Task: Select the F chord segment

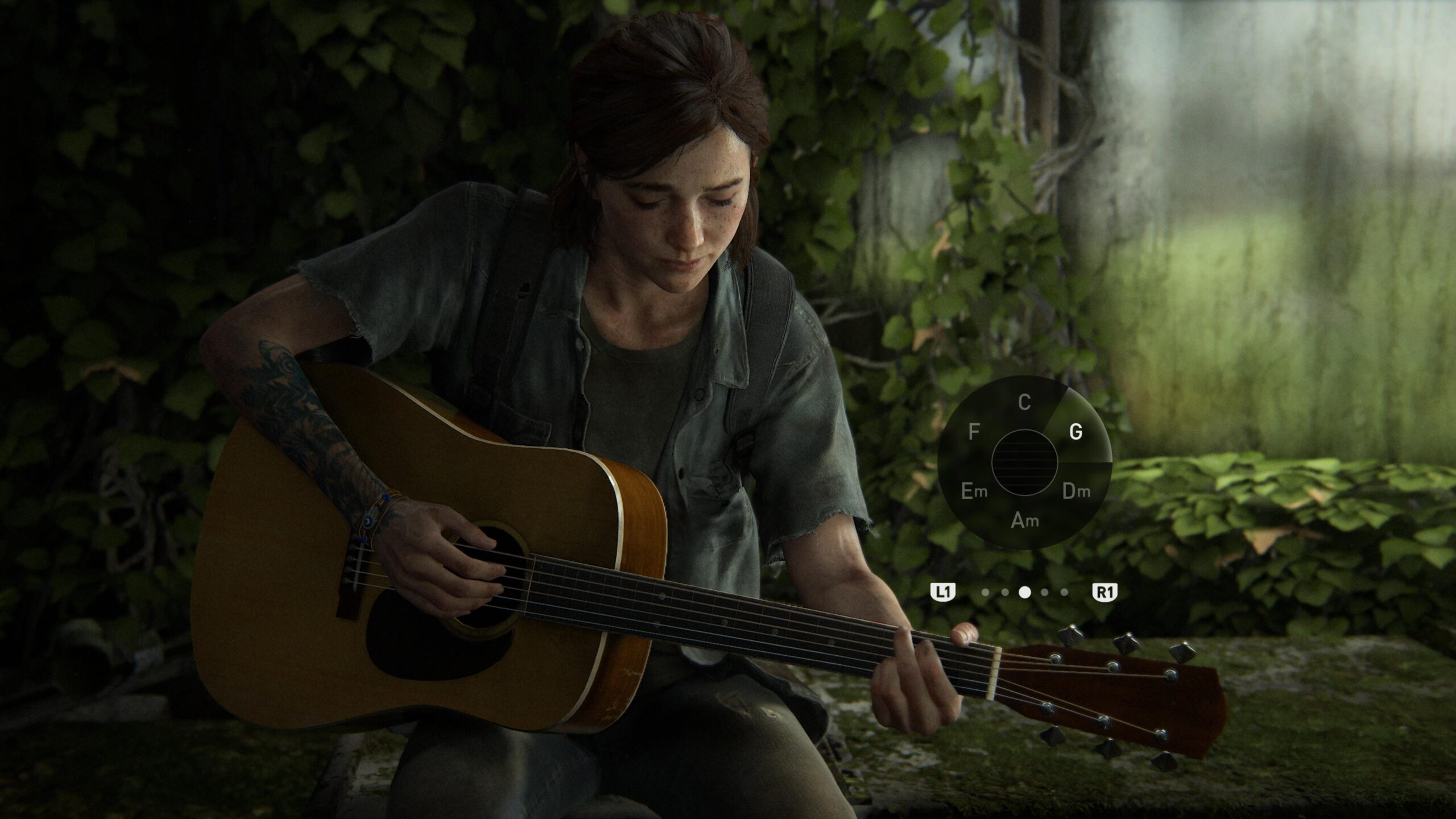Action: [x=974, y=433]
